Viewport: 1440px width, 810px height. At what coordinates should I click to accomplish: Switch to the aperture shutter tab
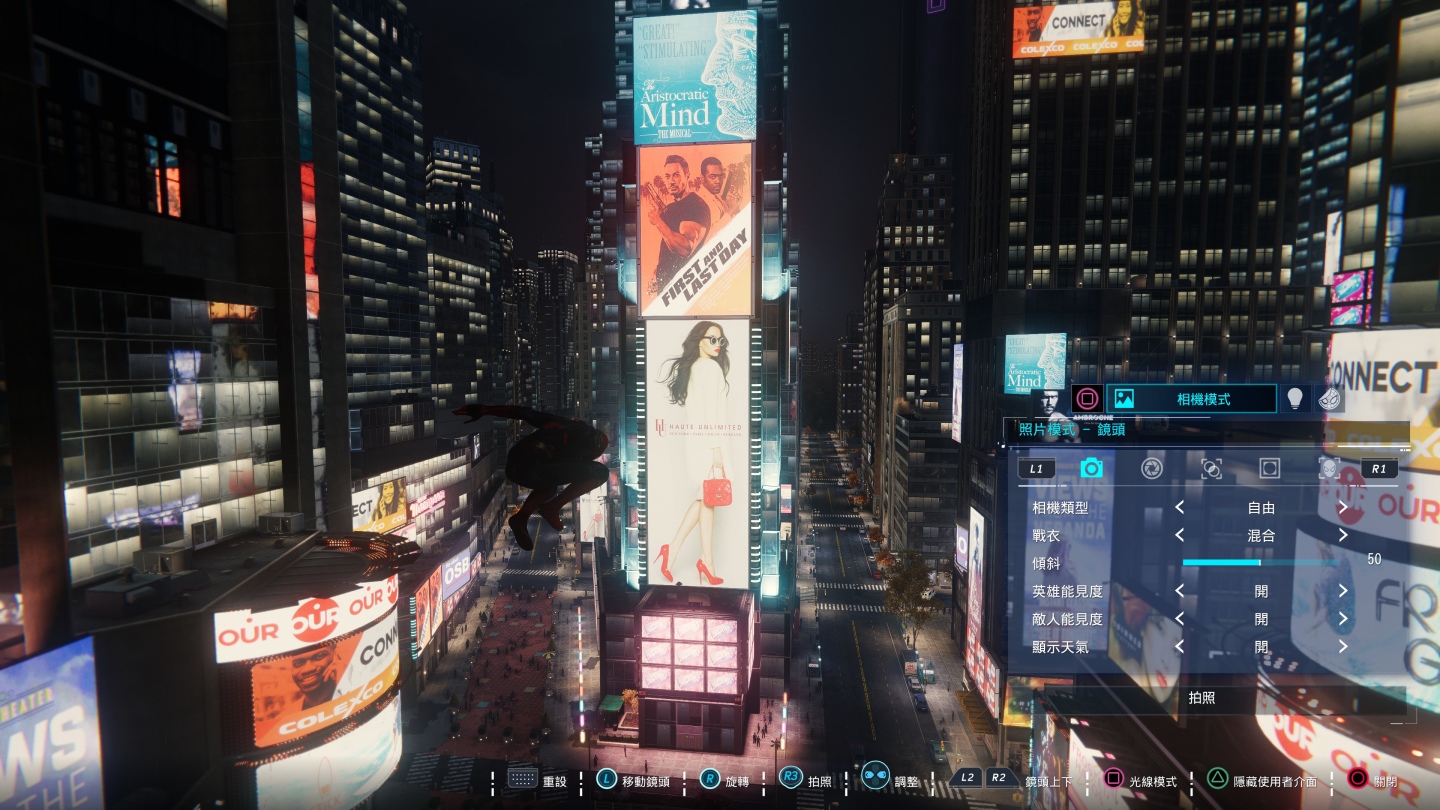(x=1152, y=468)
